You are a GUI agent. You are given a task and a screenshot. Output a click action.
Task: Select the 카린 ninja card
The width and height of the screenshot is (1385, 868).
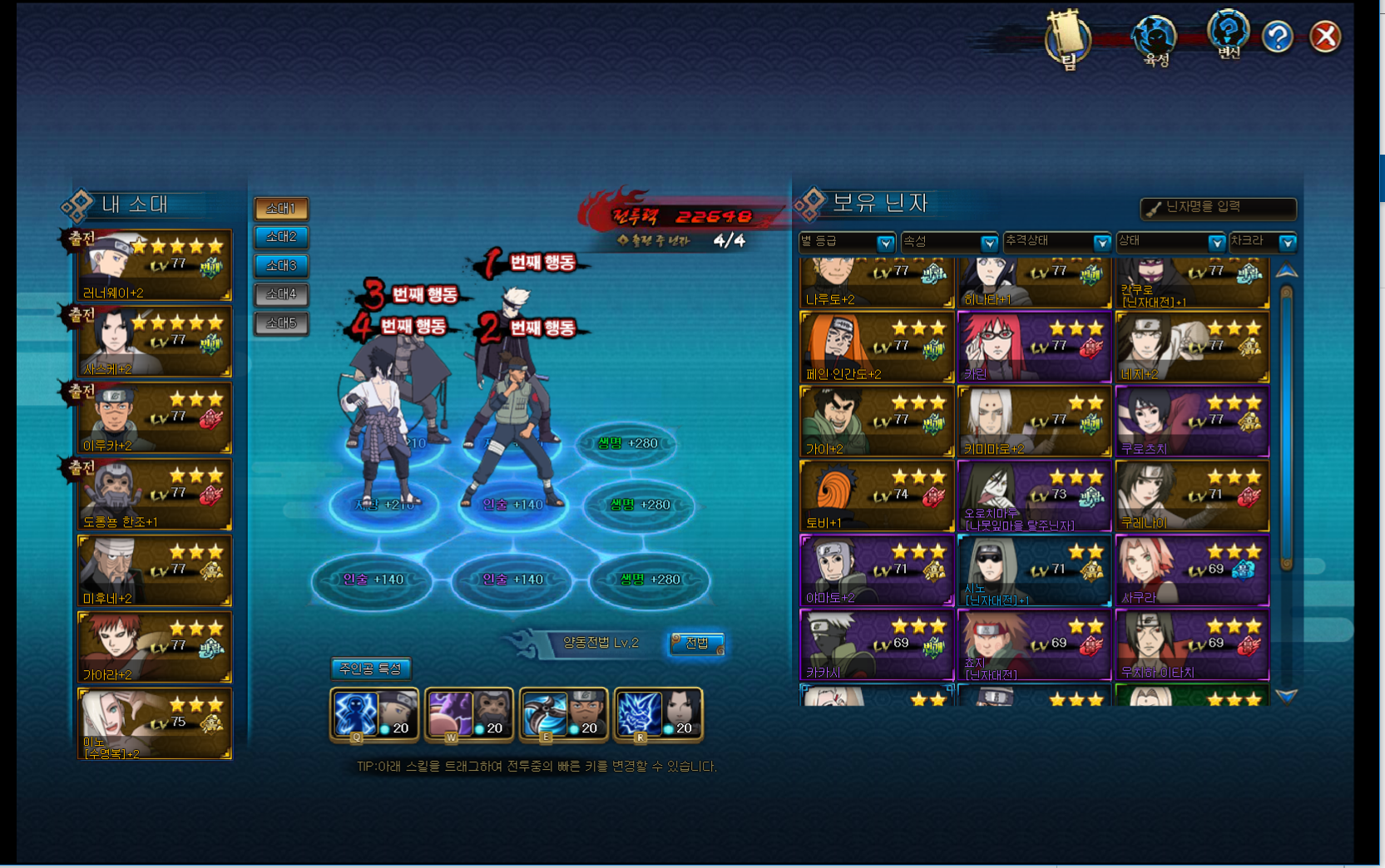(x=1034, y=347)
